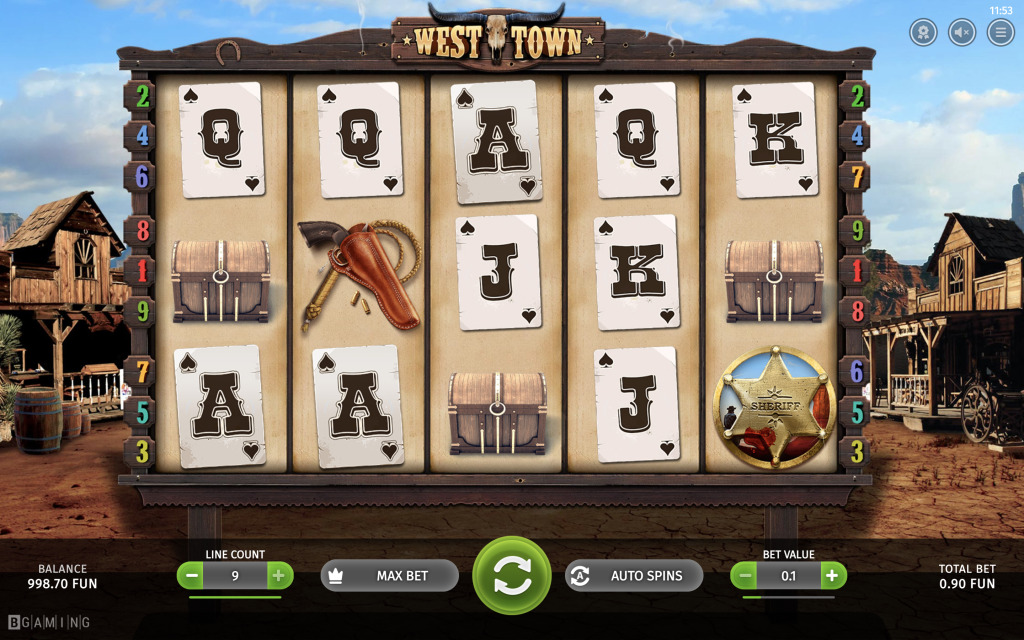Raise the bet value
Viewport: 1024px width, 640px height.
pyautogui.click(x=832, y=576)
